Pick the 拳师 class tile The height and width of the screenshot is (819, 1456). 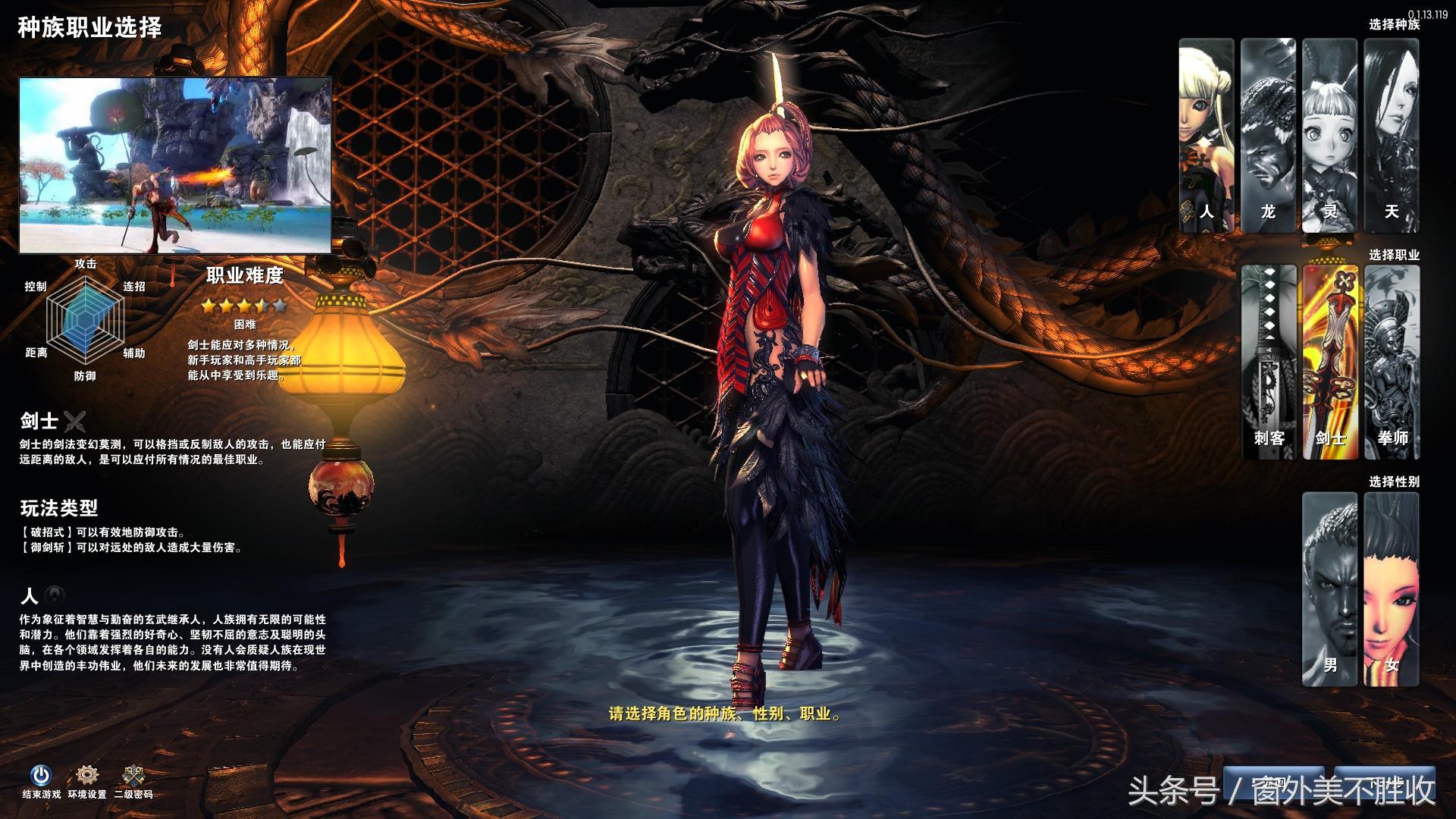[1392, 362]
